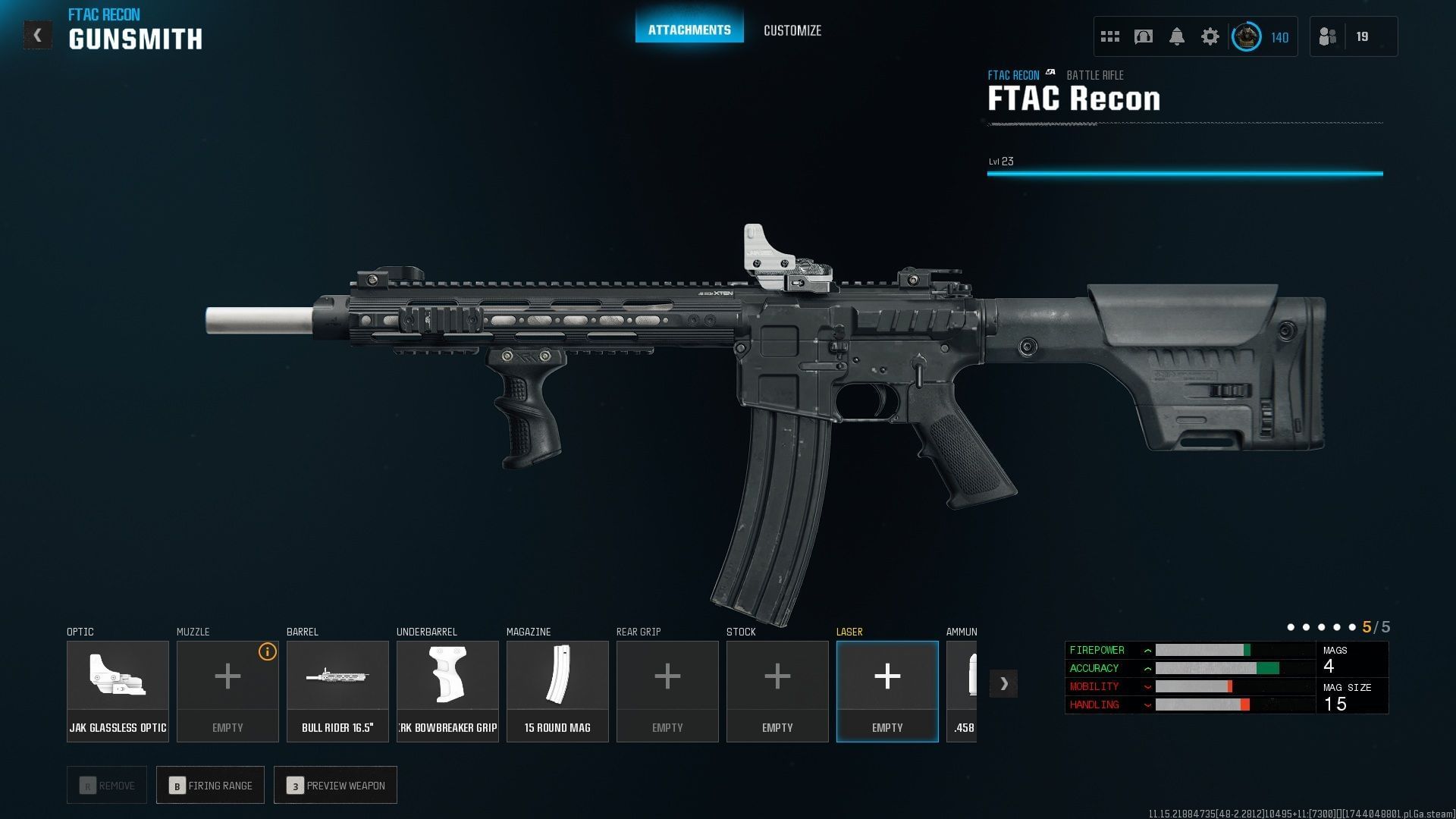Screen dimensions: 1456x819
Task: Select the Bull Rider 16.5" barrel slot
Action: [337, 691]
